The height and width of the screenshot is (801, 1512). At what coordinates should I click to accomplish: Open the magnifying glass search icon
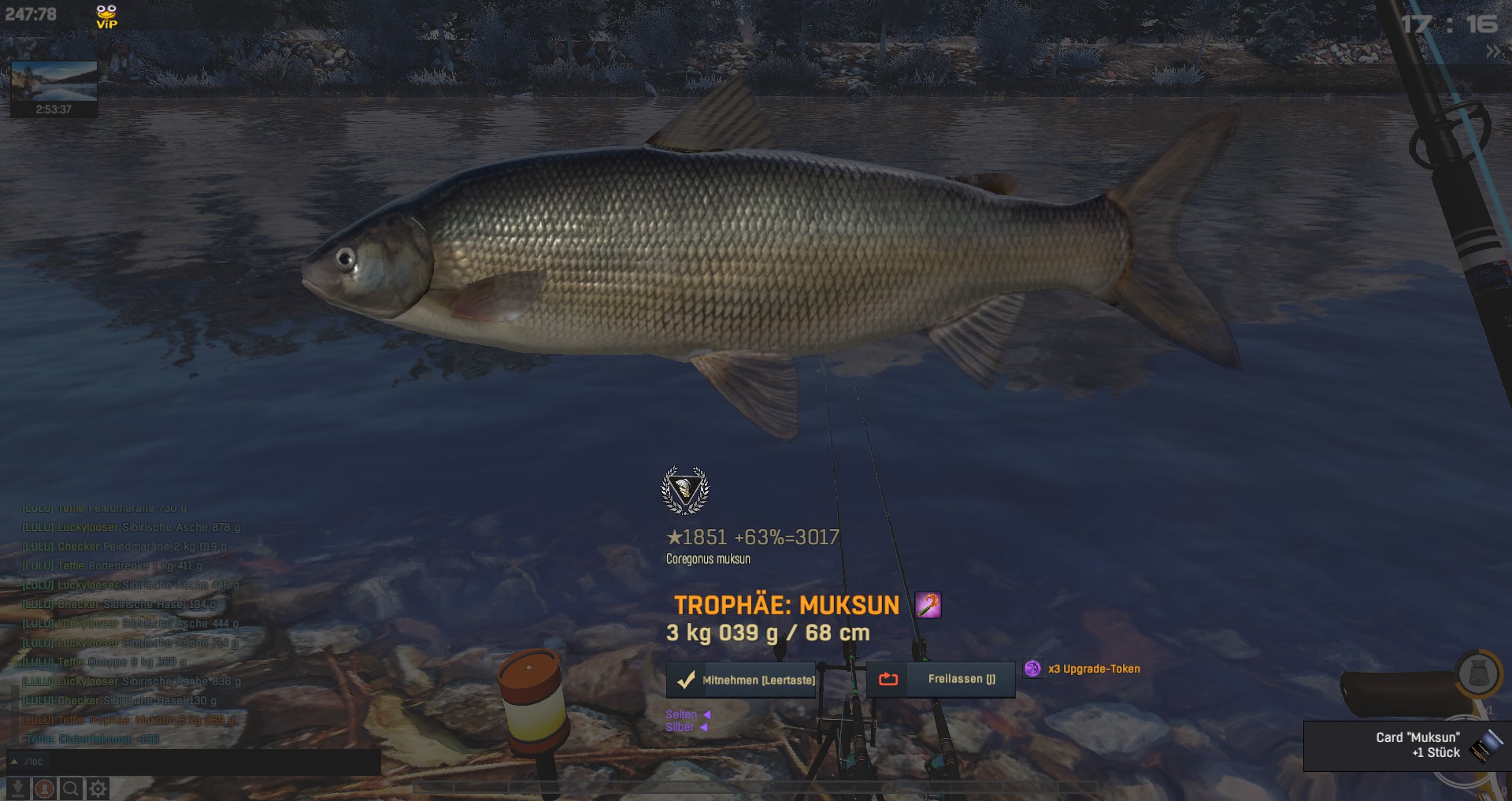tap(71, 788)
